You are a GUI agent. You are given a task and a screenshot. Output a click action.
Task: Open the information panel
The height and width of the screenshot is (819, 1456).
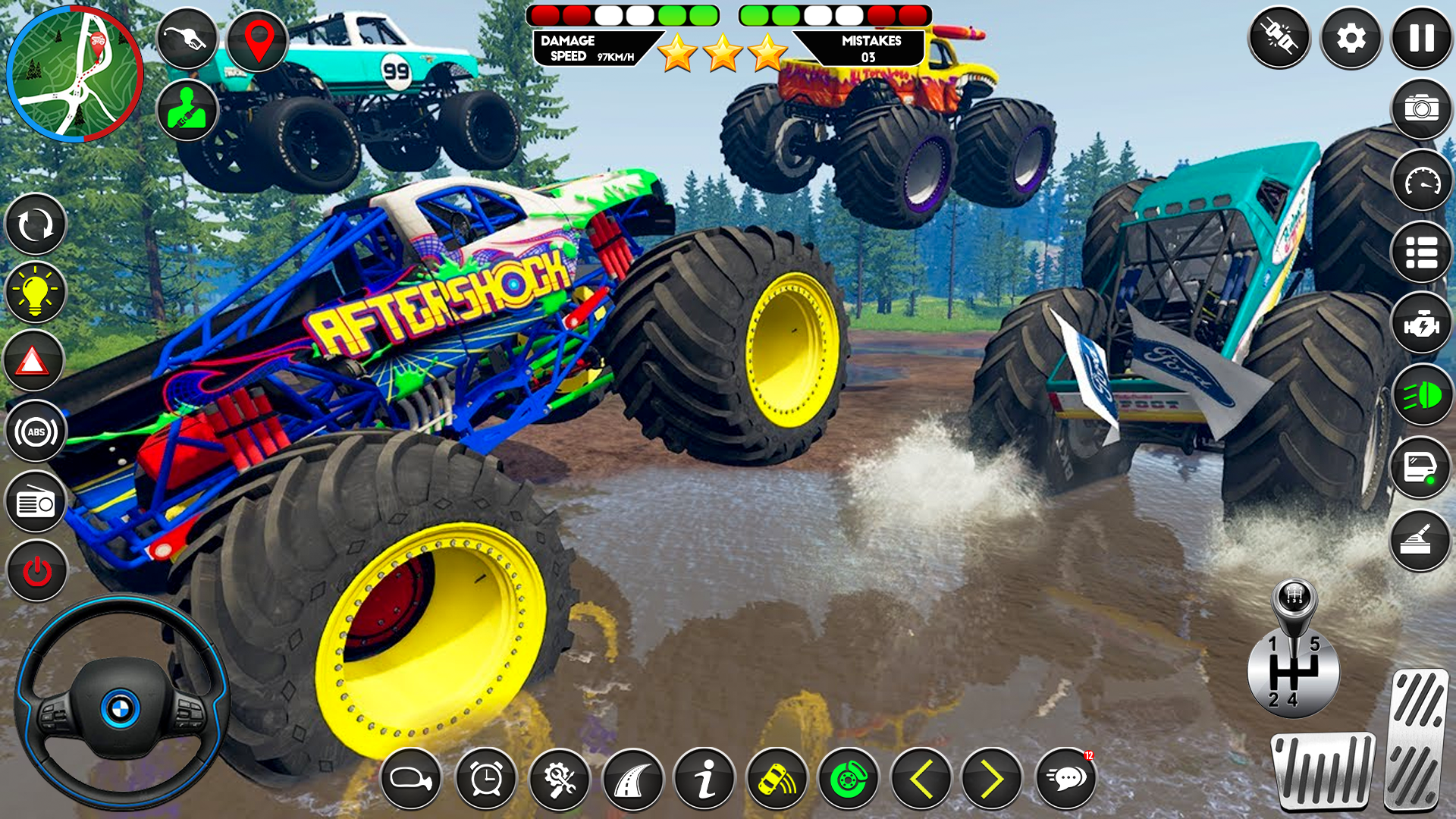click(x=707, y=778)
